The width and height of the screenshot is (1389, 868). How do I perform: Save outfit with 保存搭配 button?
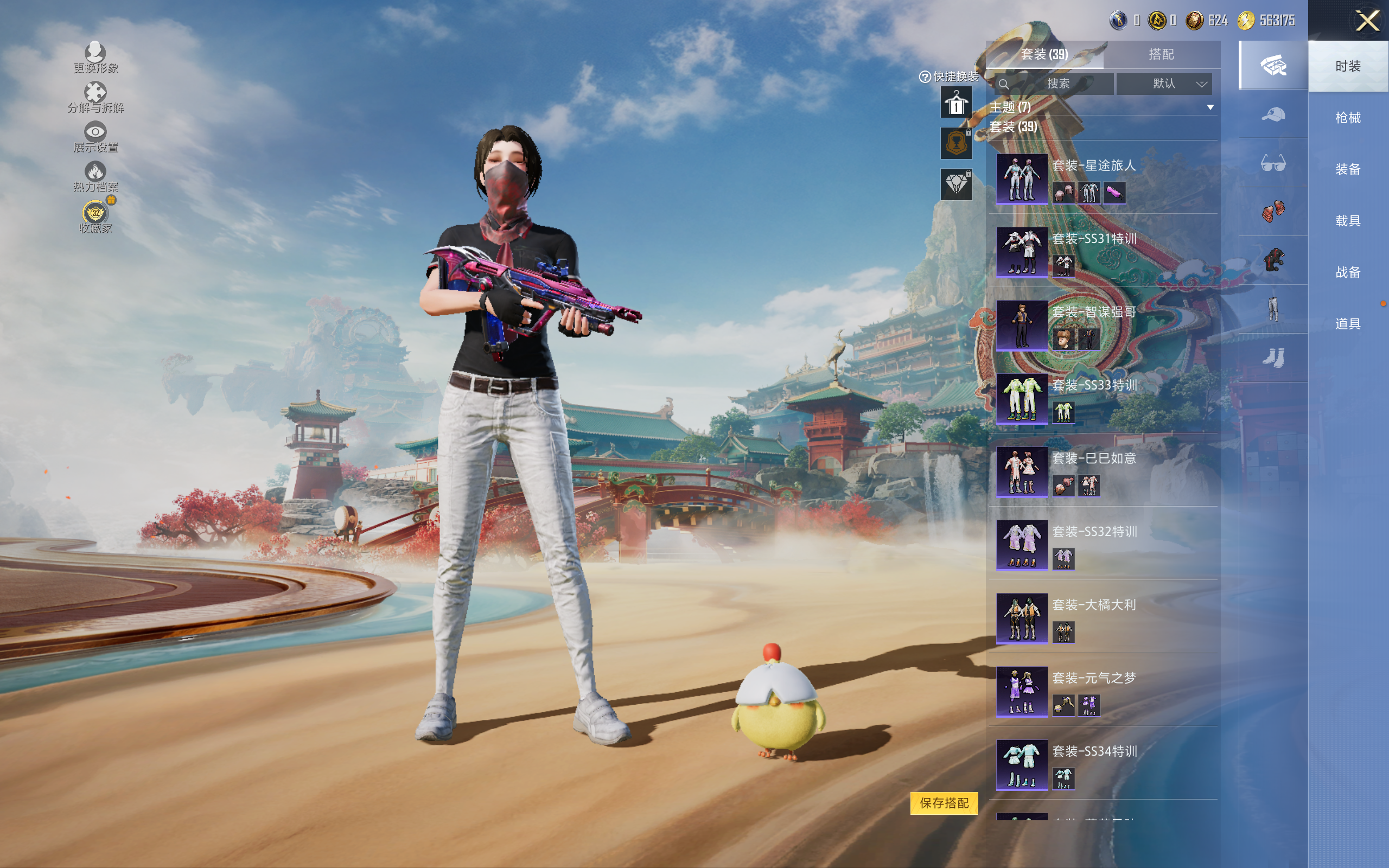[x=944, y=802]
